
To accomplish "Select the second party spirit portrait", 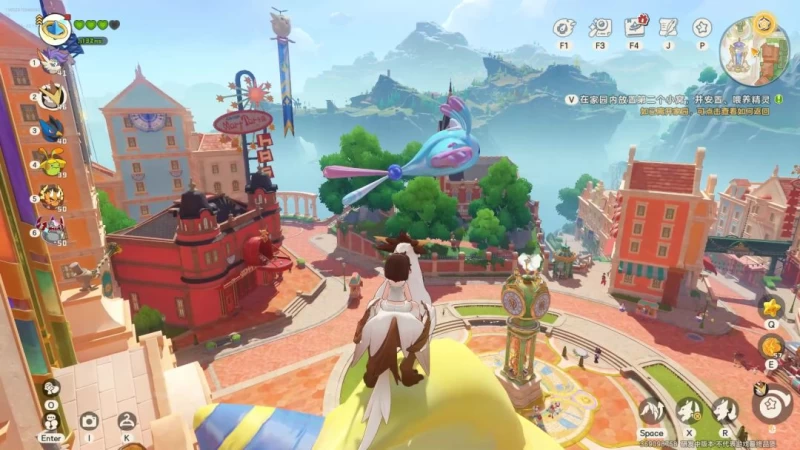I will pos(50,97).
